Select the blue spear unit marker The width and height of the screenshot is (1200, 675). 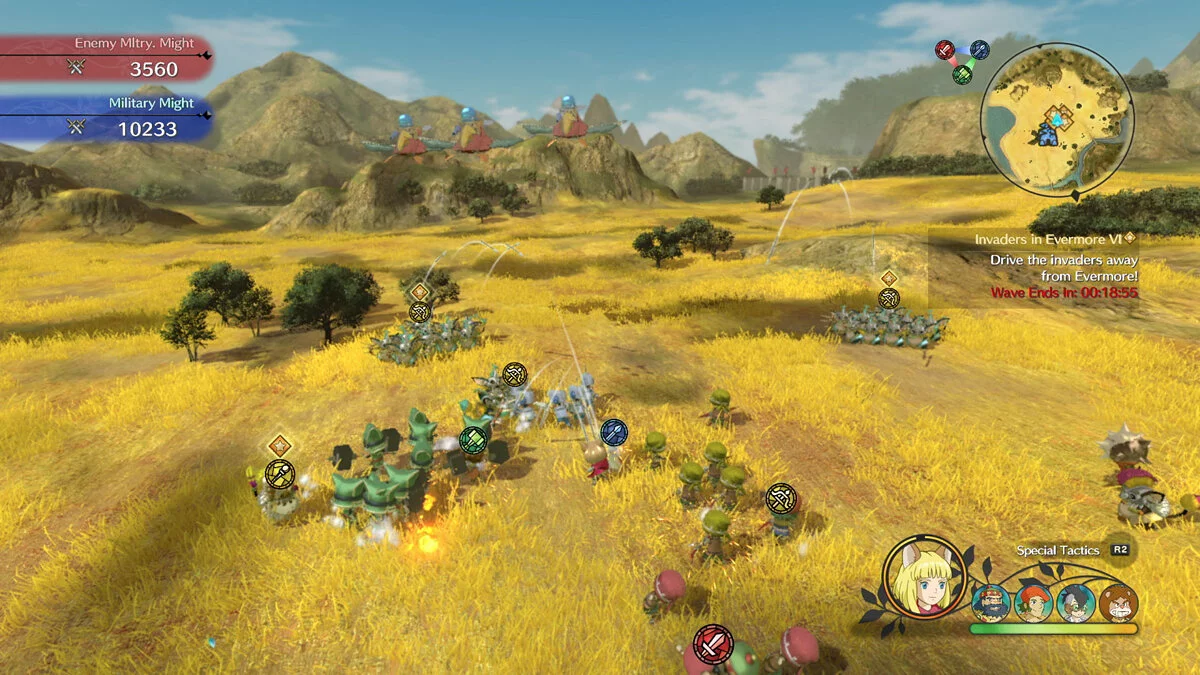click(614, 433)
